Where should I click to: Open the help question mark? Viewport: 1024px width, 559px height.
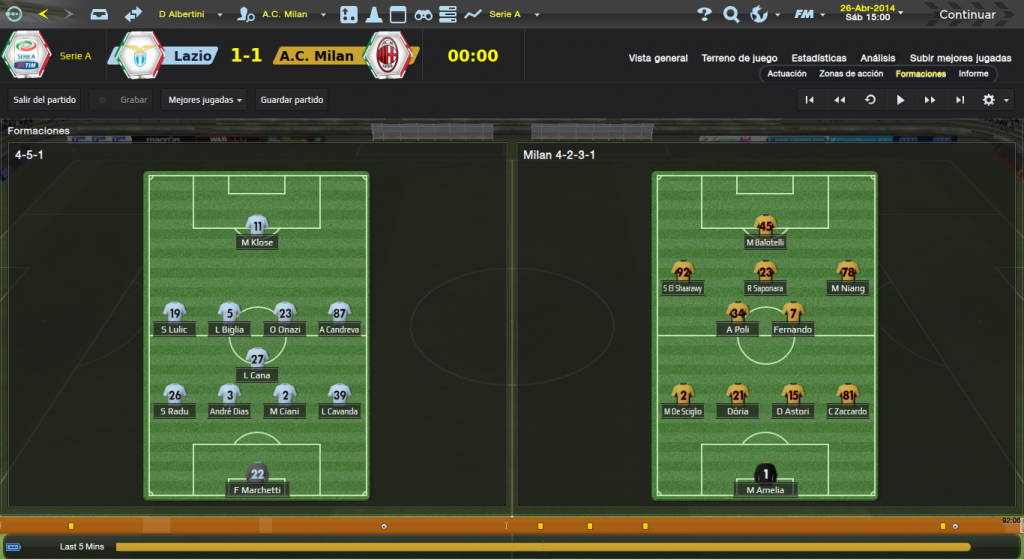[x=704, y=14]
